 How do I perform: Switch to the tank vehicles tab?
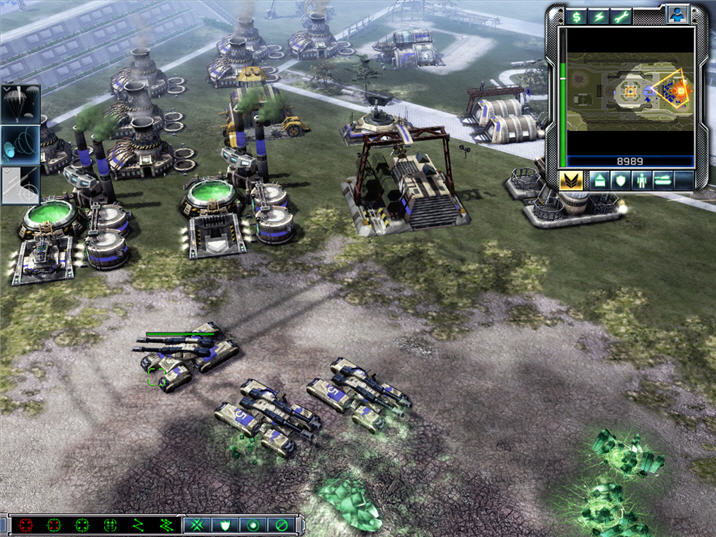[x=663, y=180]
